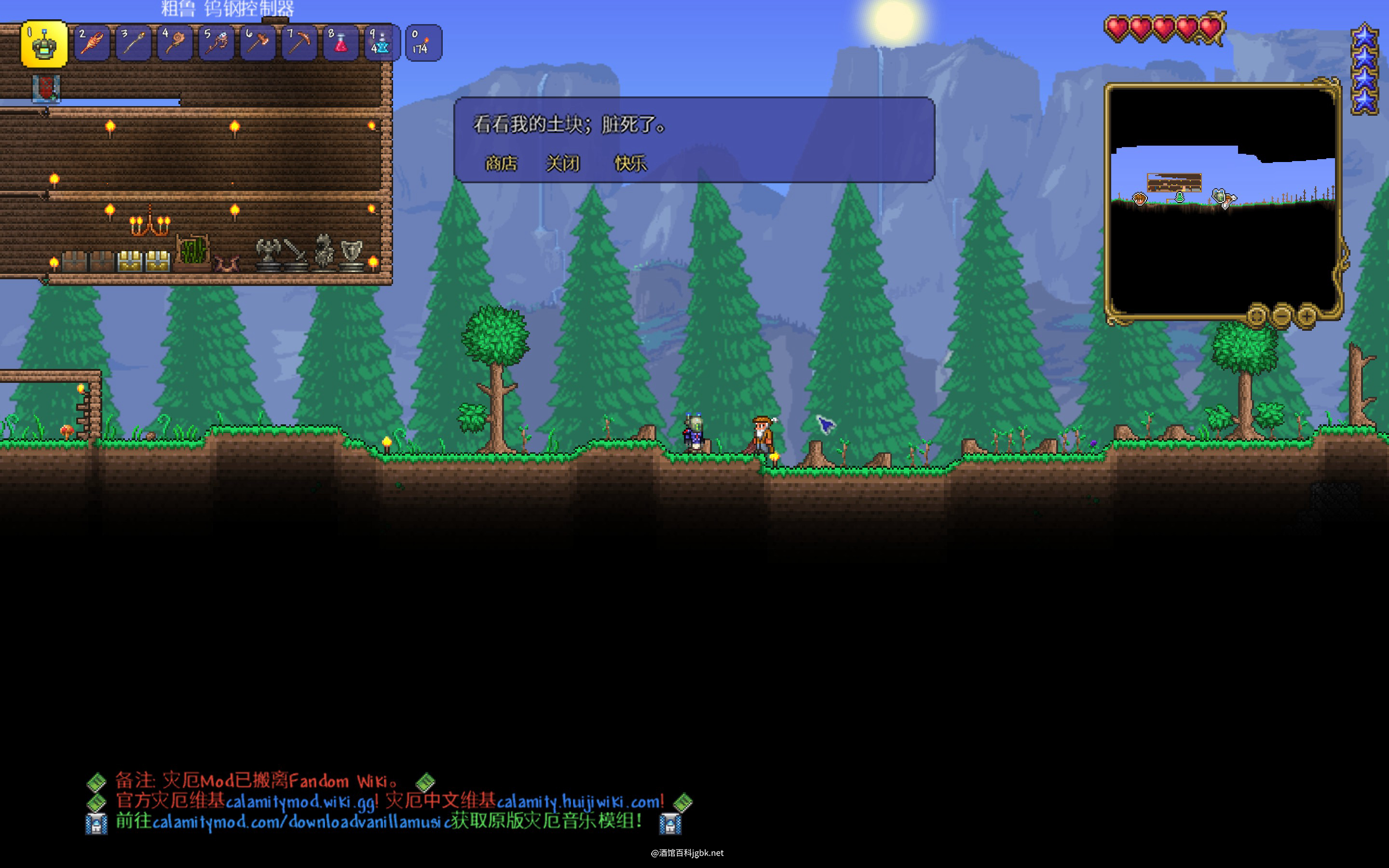1389x868 pixels.
Task: Pick the thin staff in hotbar slot 3
Action: pyautogui.click(x=133, y=43)
